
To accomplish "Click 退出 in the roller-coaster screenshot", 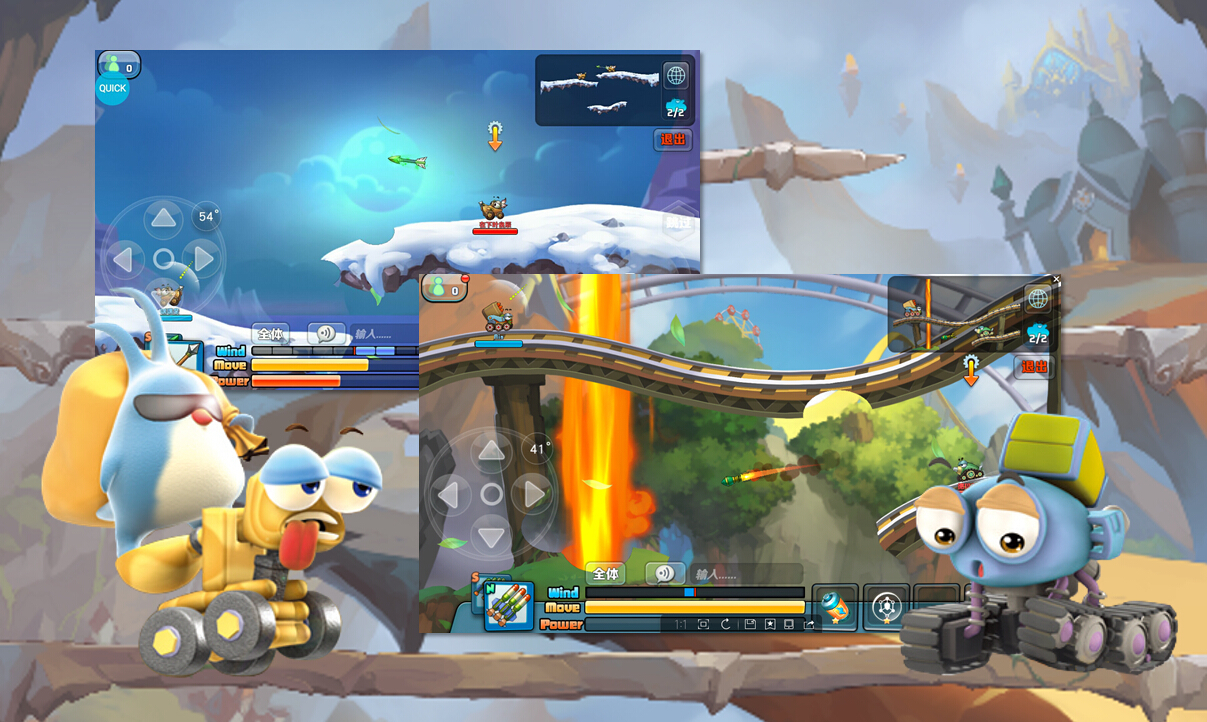I will [1034, 367].
